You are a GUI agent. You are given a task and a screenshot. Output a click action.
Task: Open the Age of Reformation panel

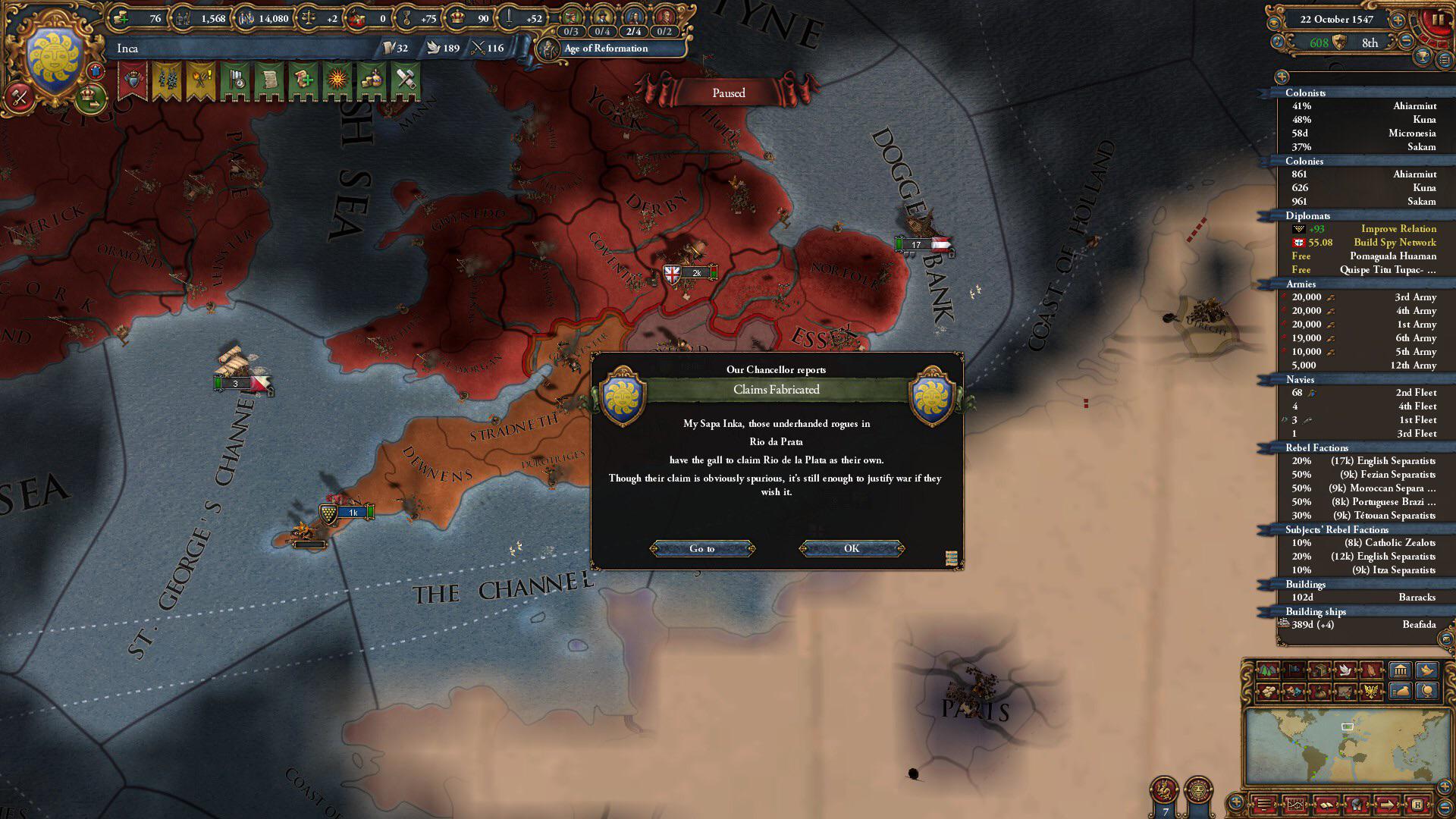(605, 49)
